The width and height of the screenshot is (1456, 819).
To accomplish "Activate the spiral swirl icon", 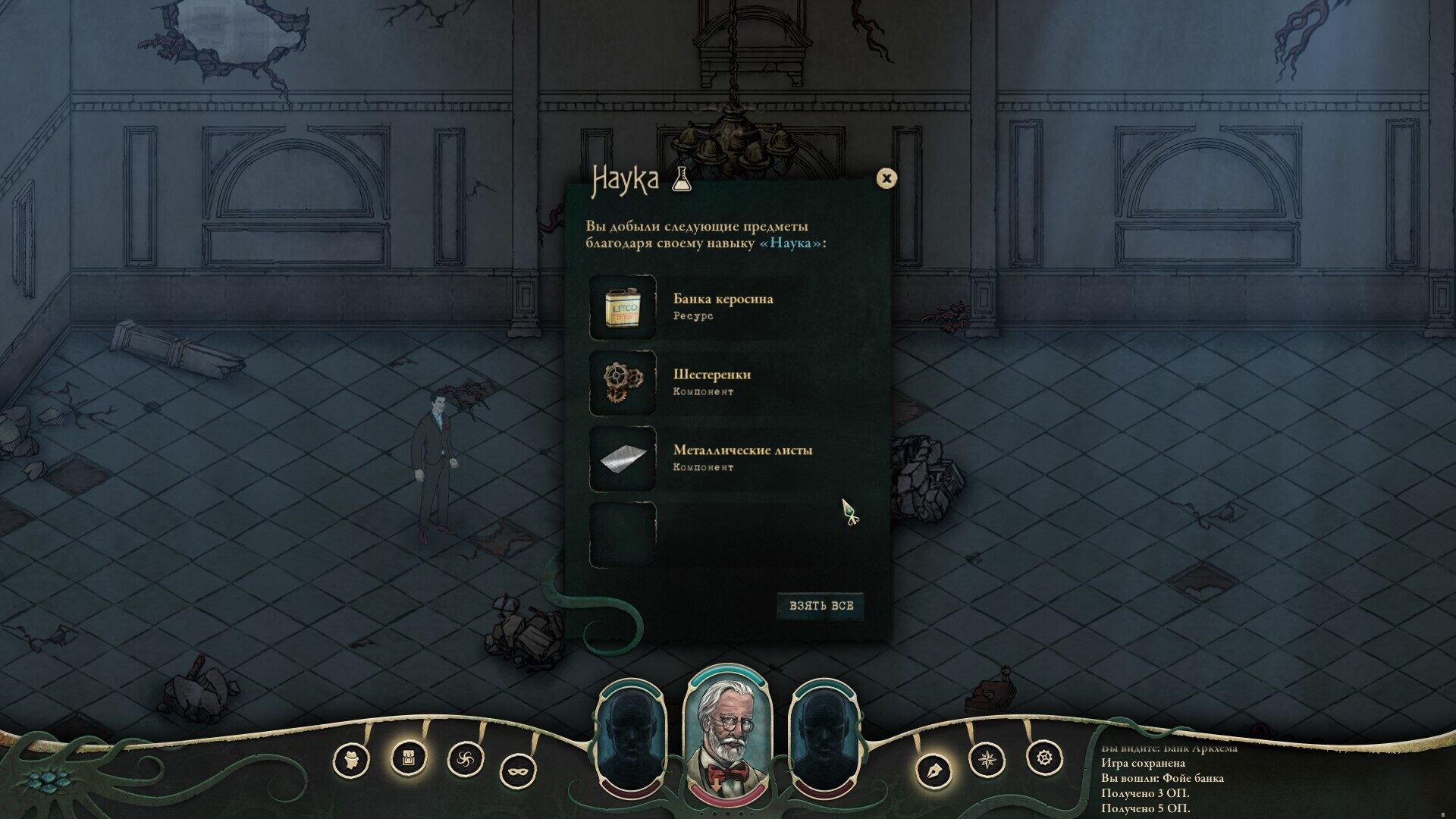I will [465, 759].
